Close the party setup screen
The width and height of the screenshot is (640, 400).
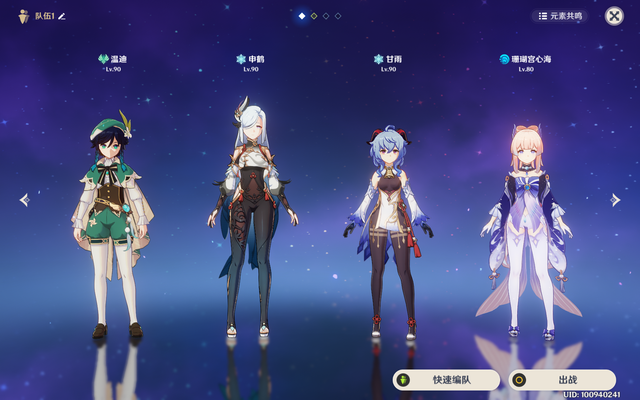[x=614, y=16]
